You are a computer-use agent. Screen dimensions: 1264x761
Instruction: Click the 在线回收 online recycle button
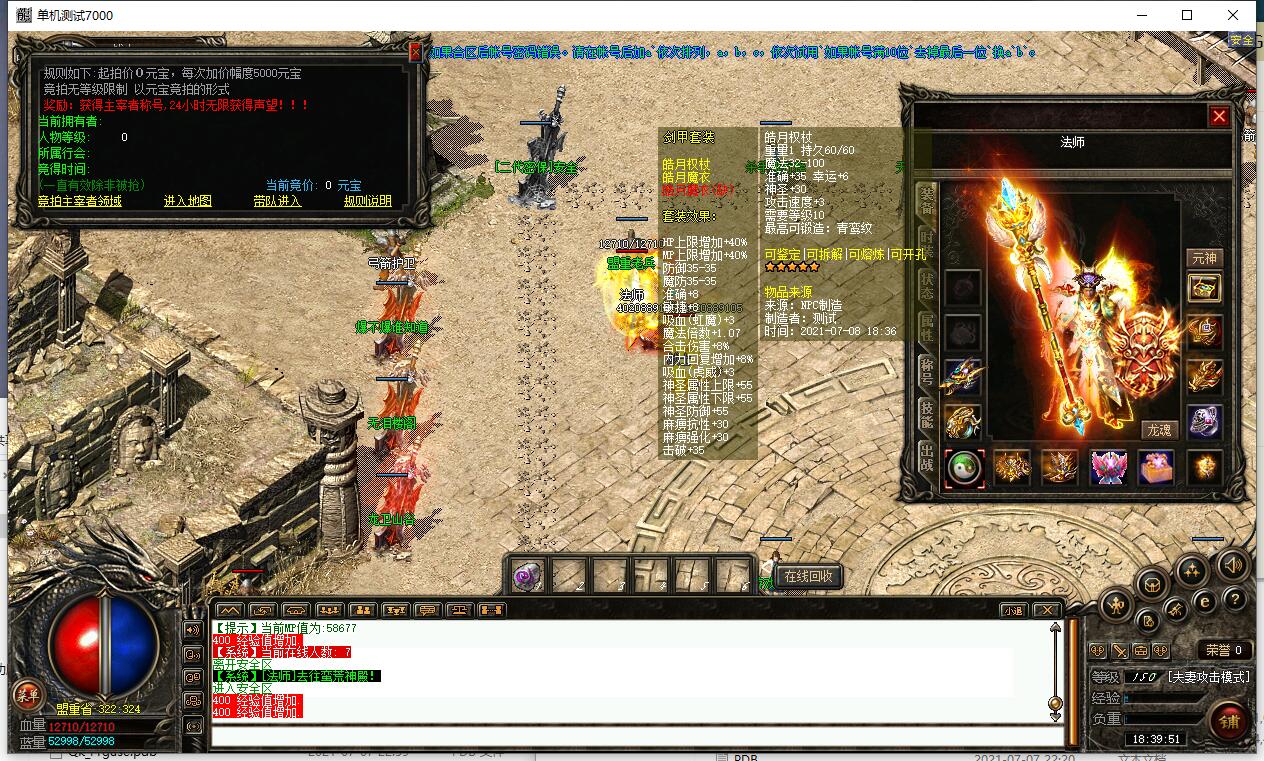pos(808,577)
